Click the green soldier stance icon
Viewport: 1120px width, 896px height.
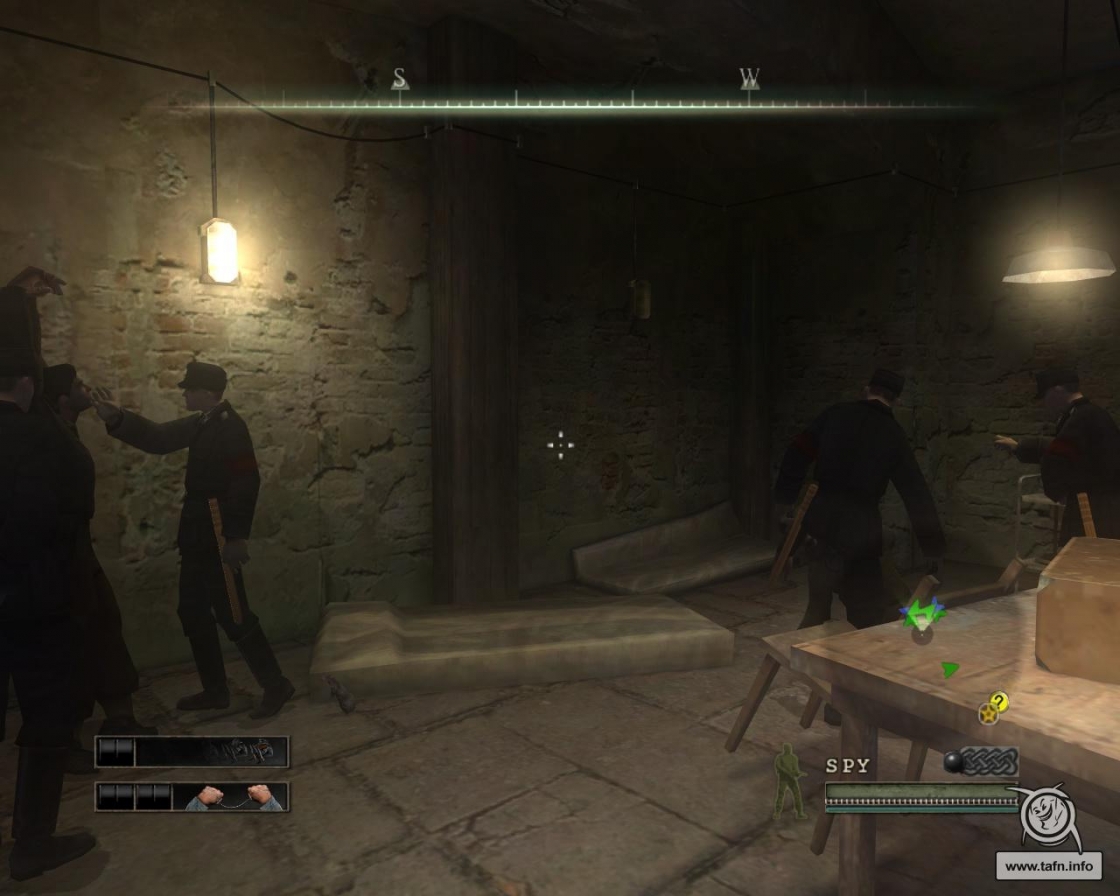pos(791,782)
